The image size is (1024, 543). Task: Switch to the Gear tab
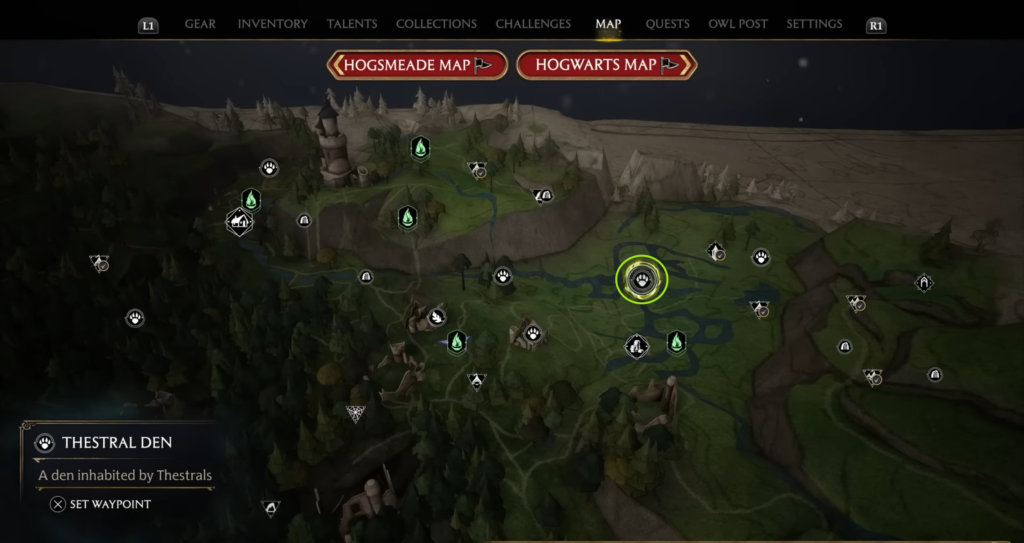pyautogui.click(x=200, y=24)
